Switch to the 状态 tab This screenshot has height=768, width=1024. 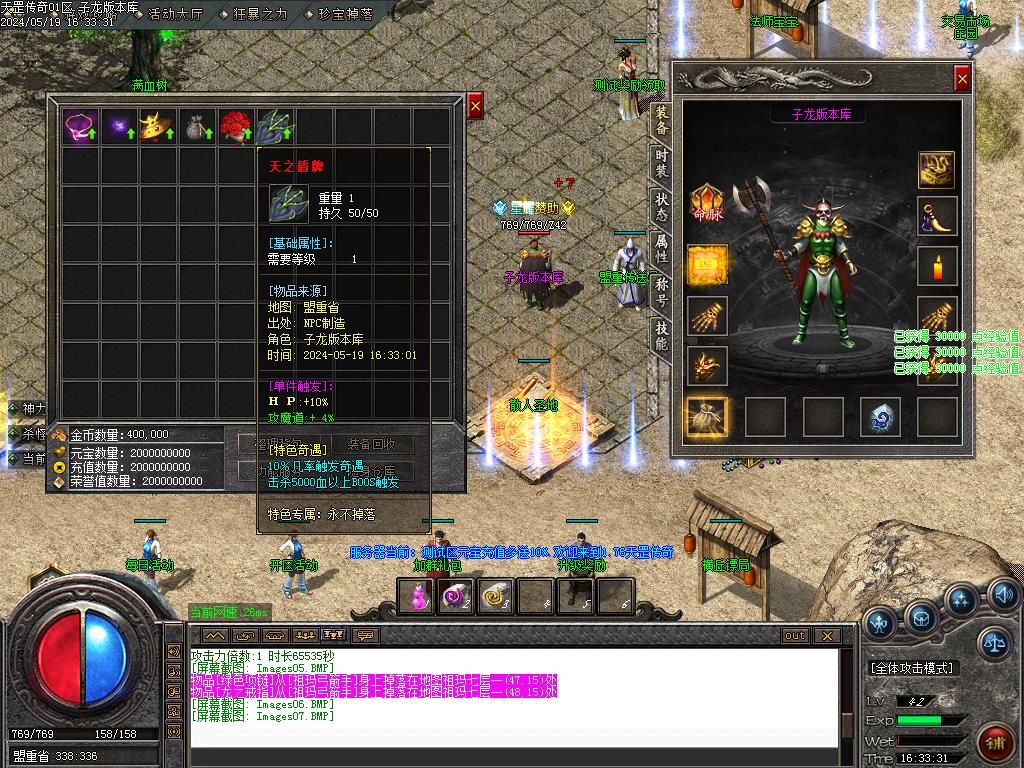(661, 206)
